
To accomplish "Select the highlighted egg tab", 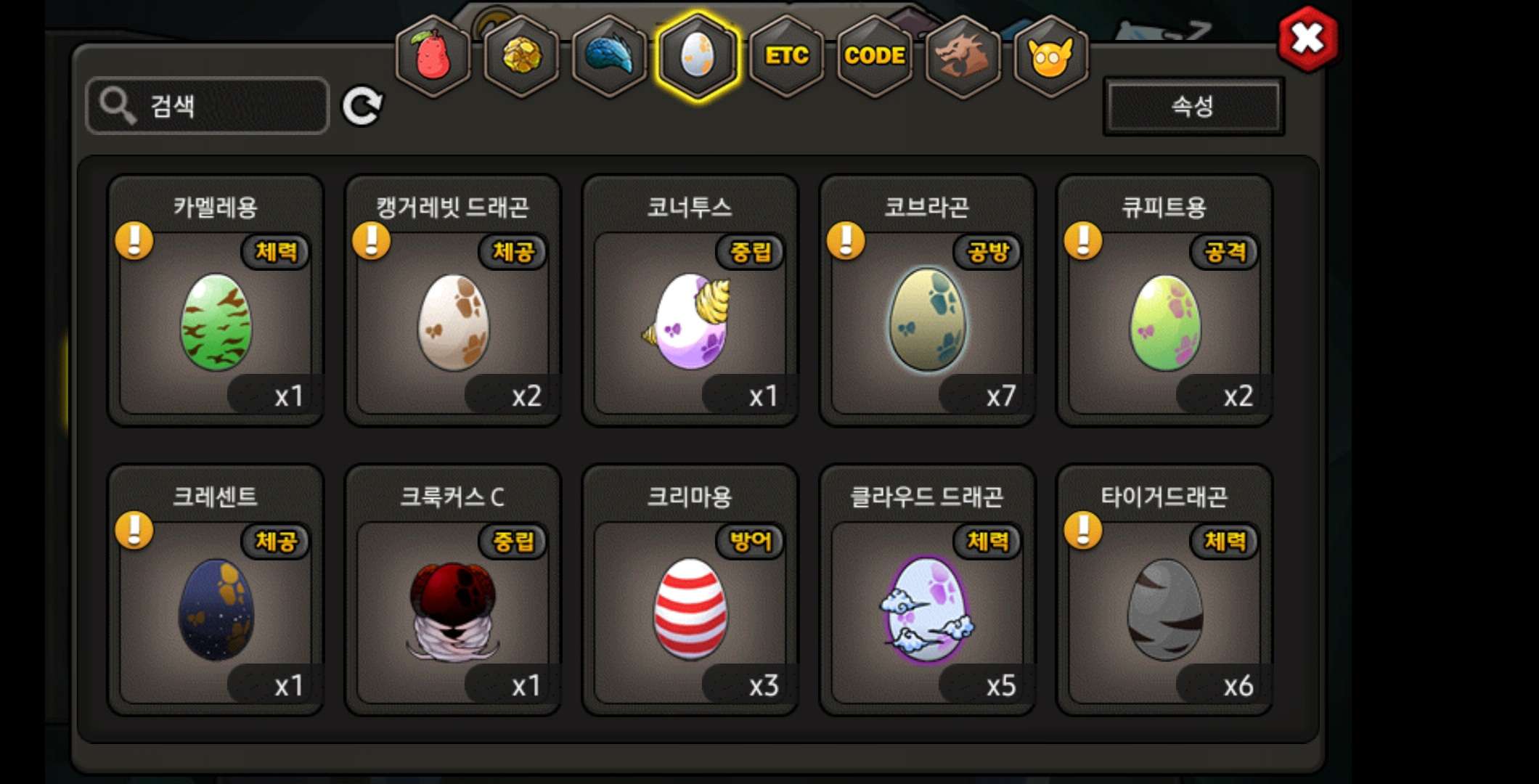I will pos(697,56).
